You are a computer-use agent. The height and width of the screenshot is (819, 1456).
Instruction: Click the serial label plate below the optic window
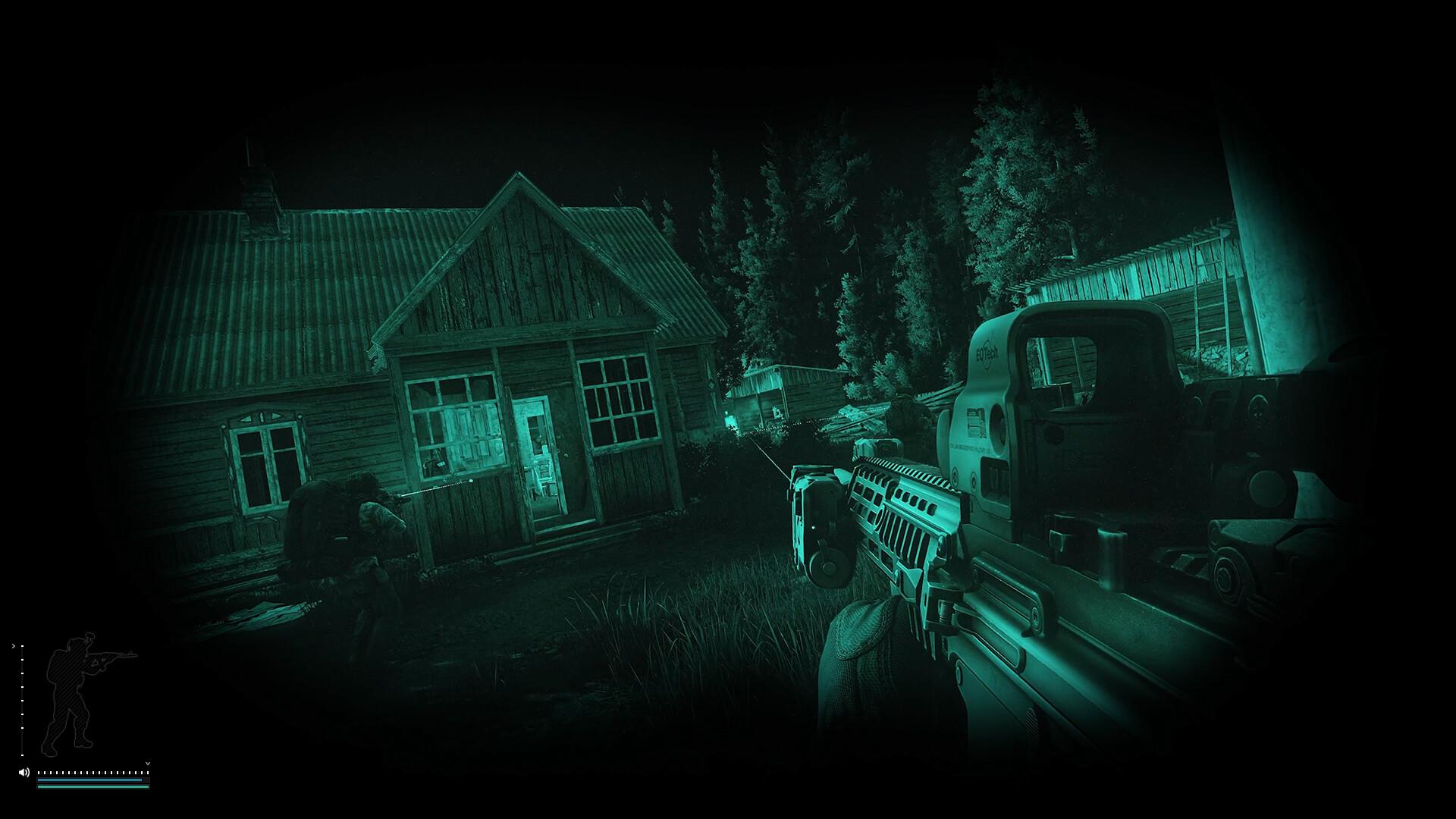(x=975, y=423)
